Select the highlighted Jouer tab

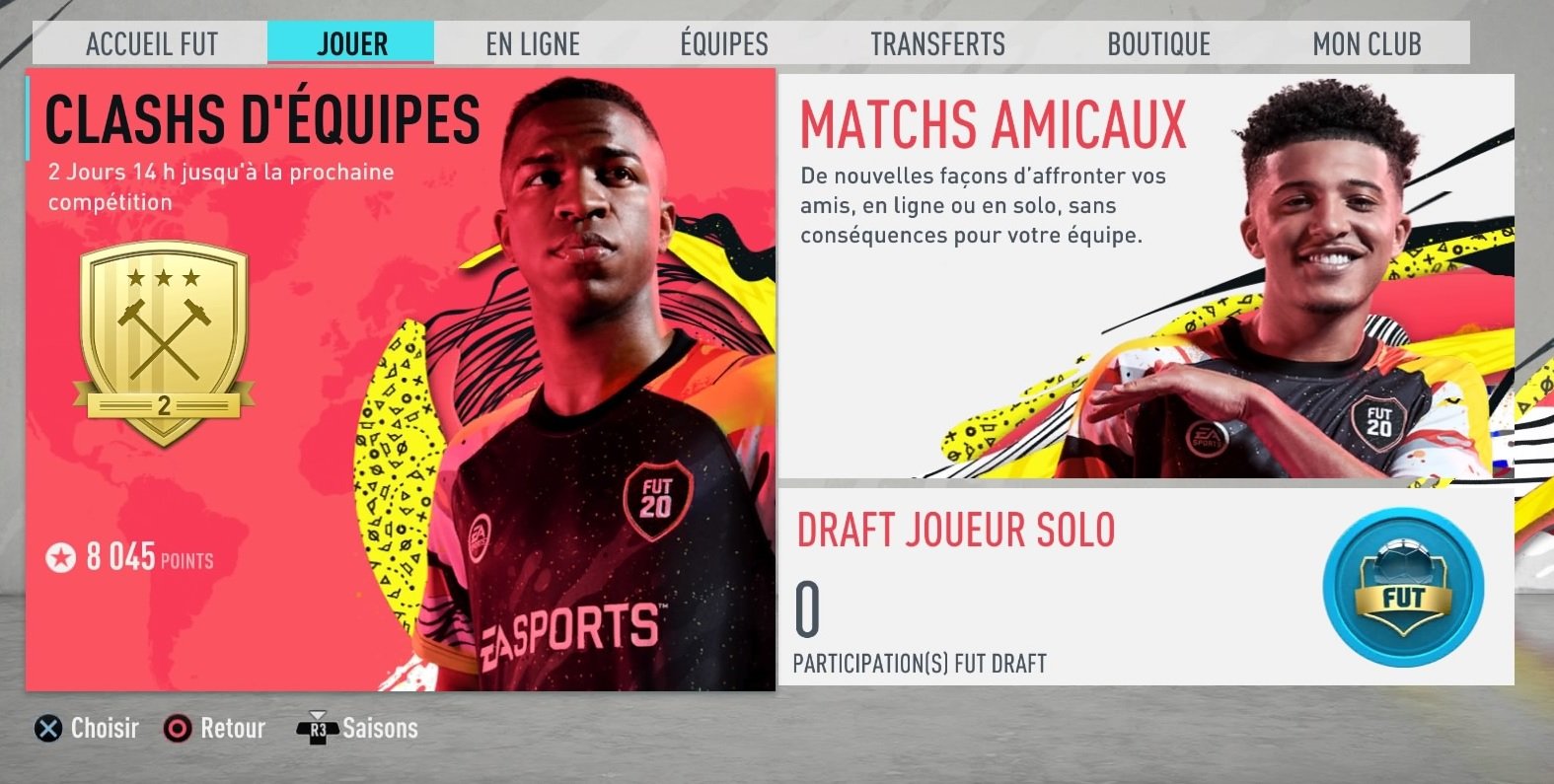[x=351, y=42]
